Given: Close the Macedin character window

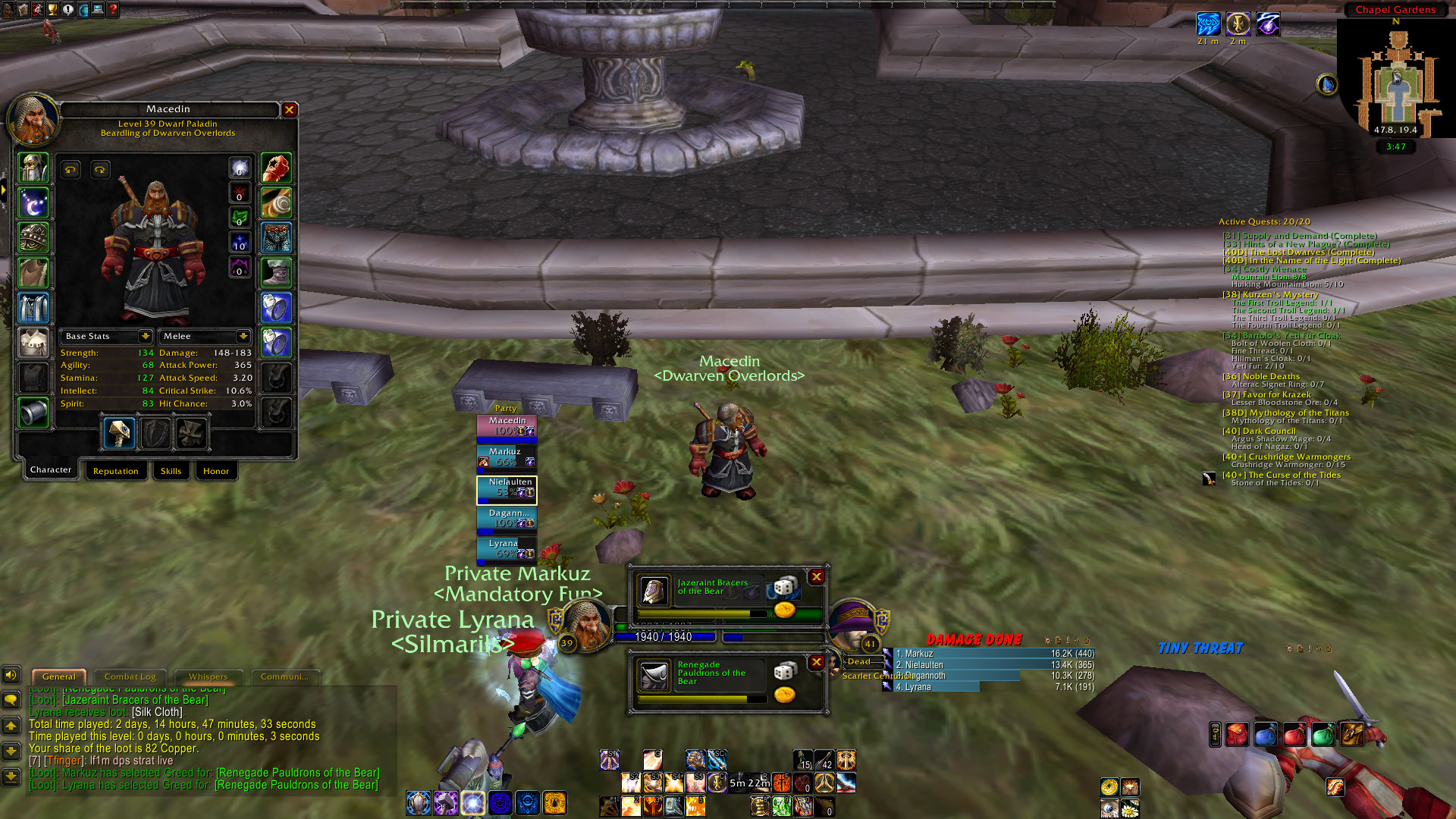Looking at the screenshot, I should tap(289, 110).
